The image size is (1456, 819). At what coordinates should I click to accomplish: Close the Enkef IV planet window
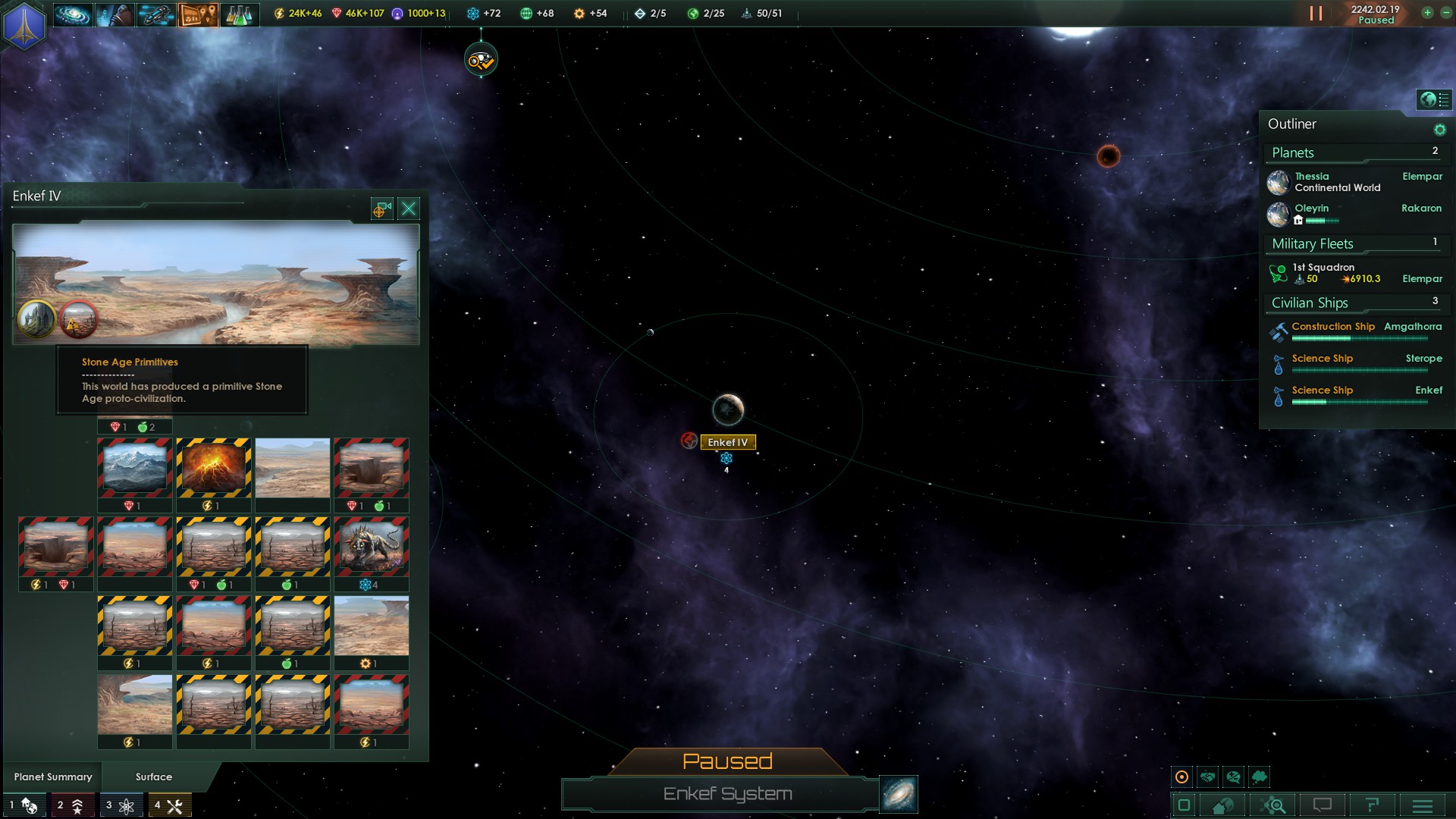coord(409,209)
